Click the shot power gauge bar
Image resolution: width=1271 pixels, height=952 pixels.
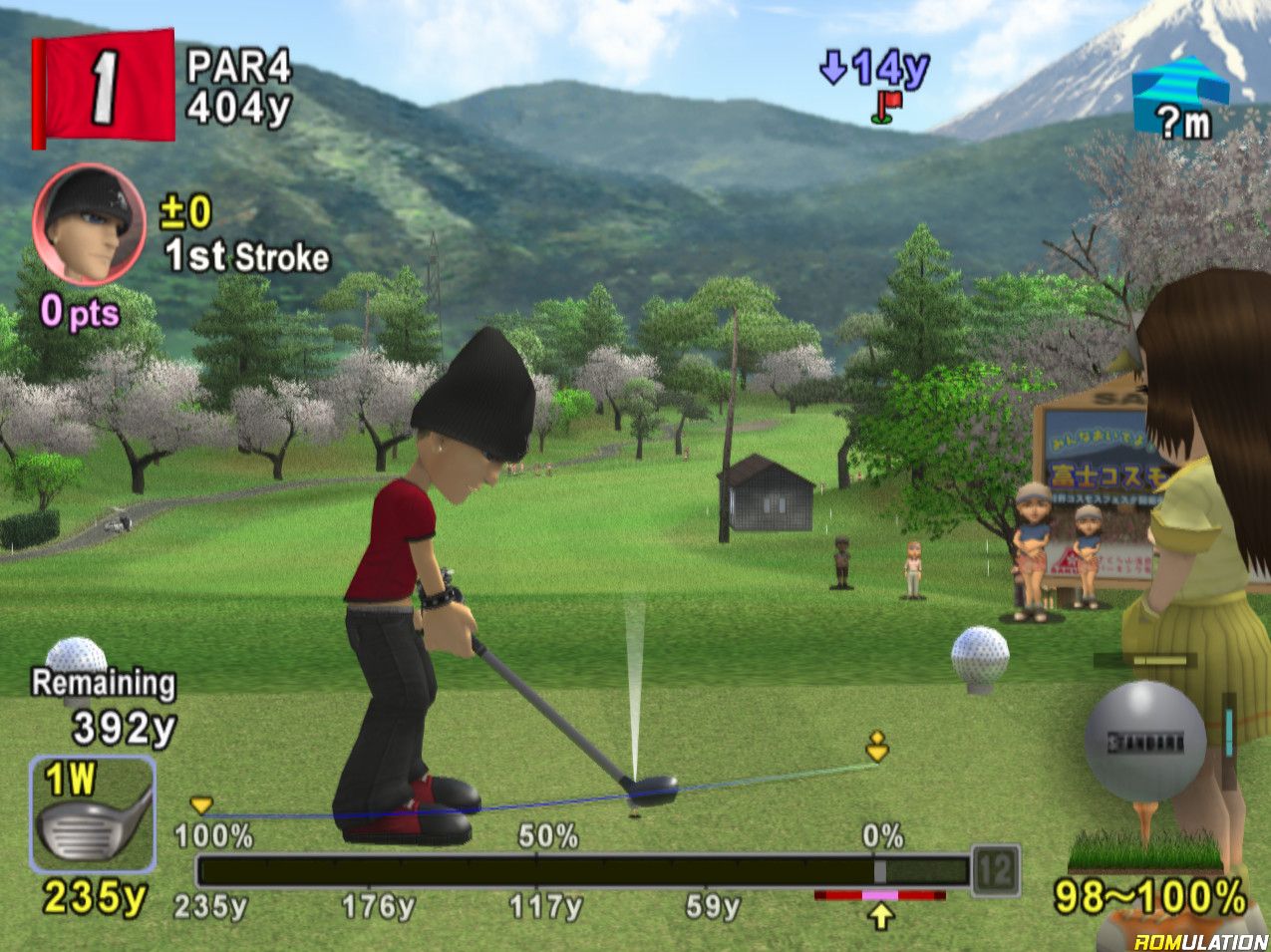(581, 871)
